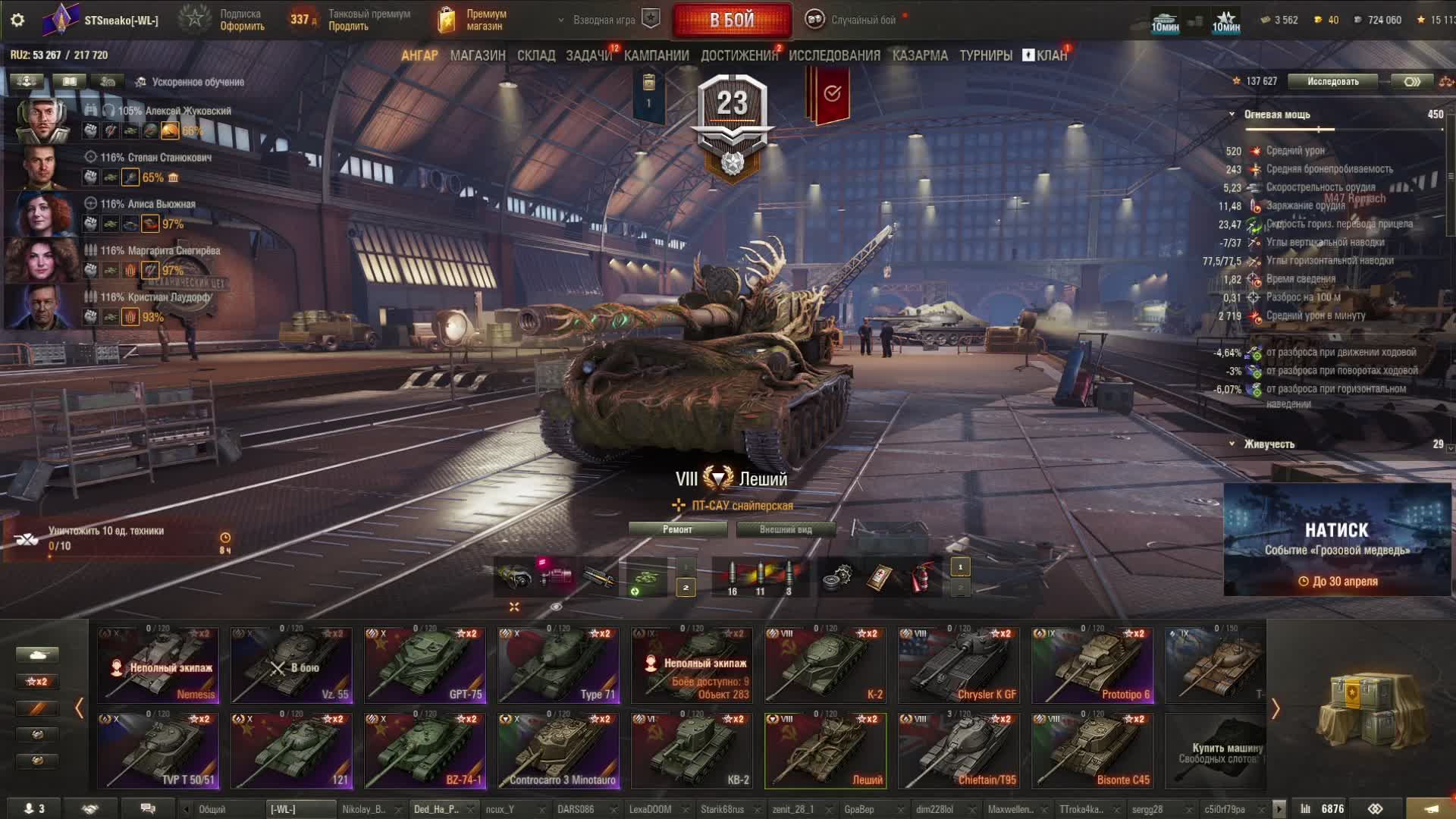Screen dimensions: 1456x819
Task: Open the СКЛАД tab
Action: coord(535,55)
